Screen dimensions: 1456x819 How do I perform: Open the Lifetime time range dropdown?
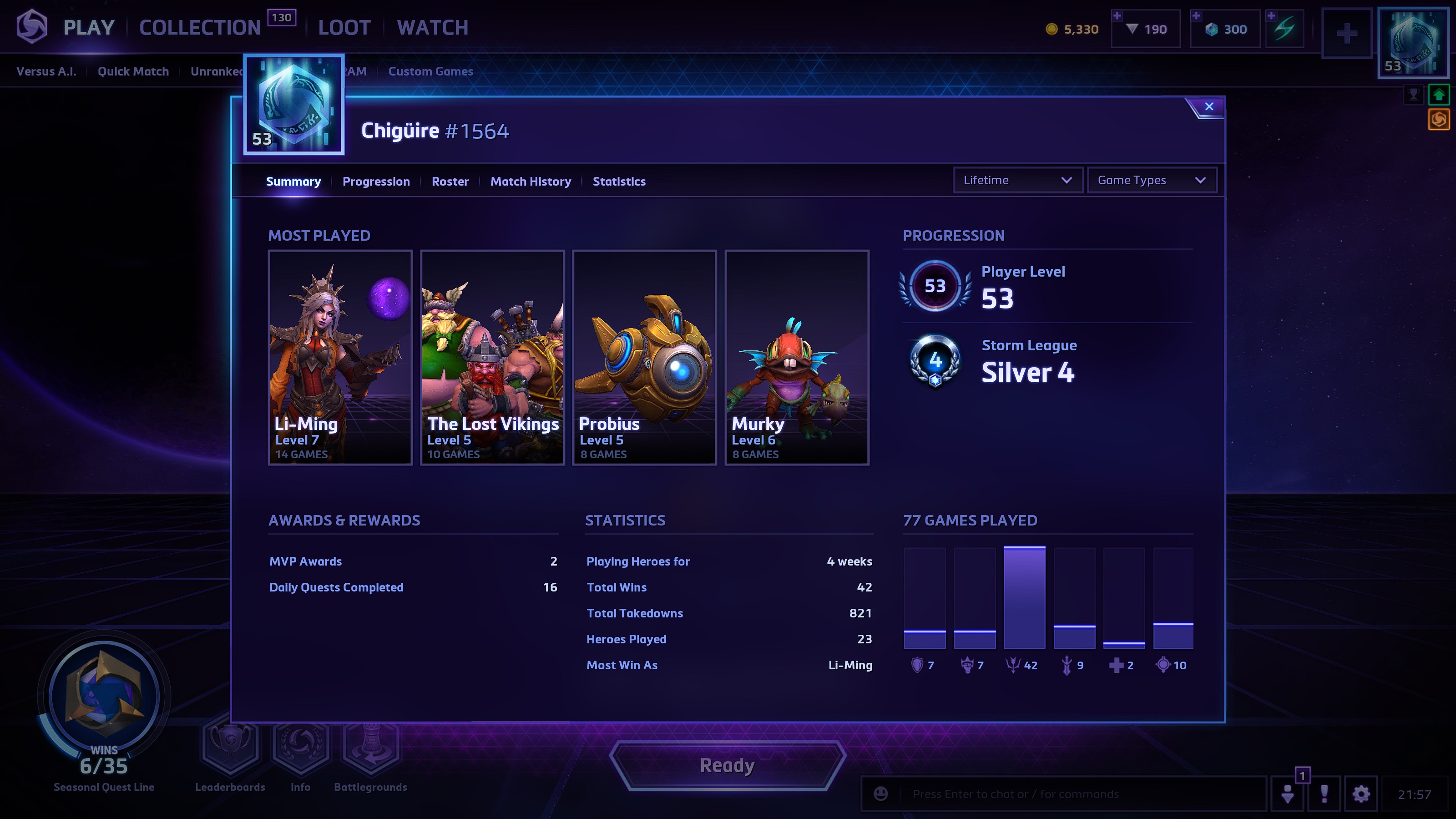tap(1017, 180)
